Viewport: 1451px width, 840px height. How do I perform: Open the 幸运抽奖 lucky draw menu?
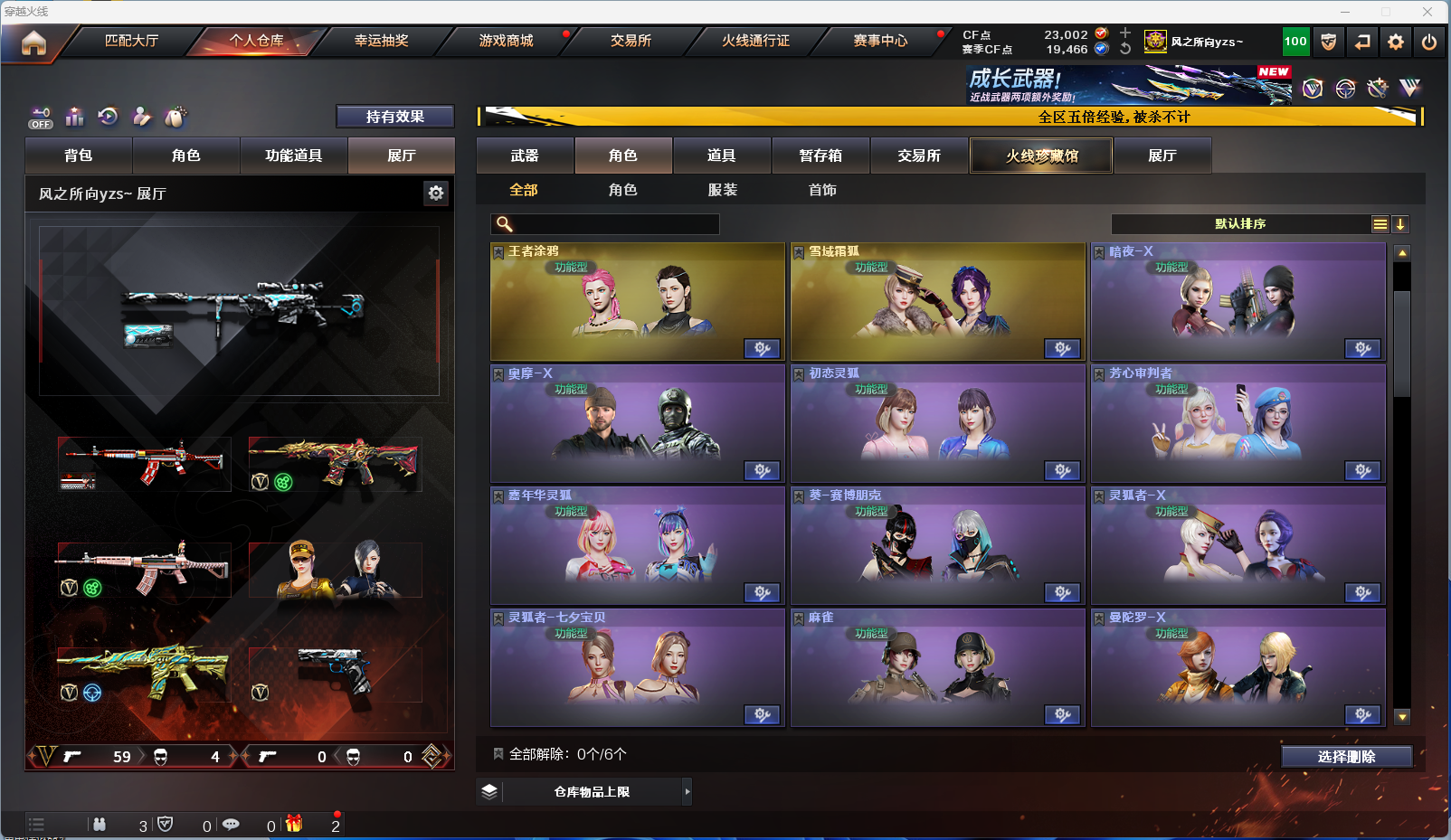pyautogui.click(x=381, y=41)
